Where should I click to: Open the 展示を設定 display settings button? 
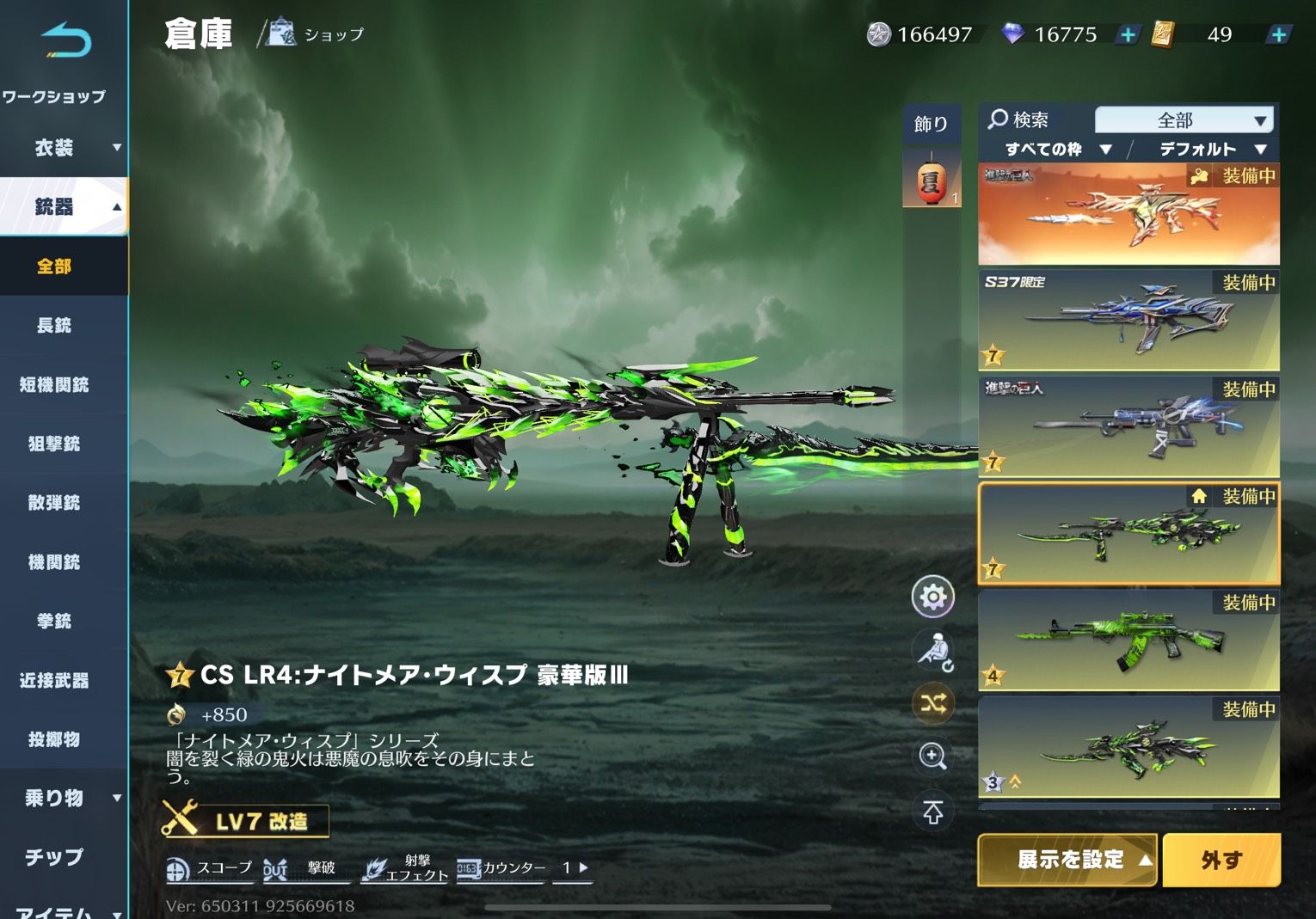[1069, 860]
